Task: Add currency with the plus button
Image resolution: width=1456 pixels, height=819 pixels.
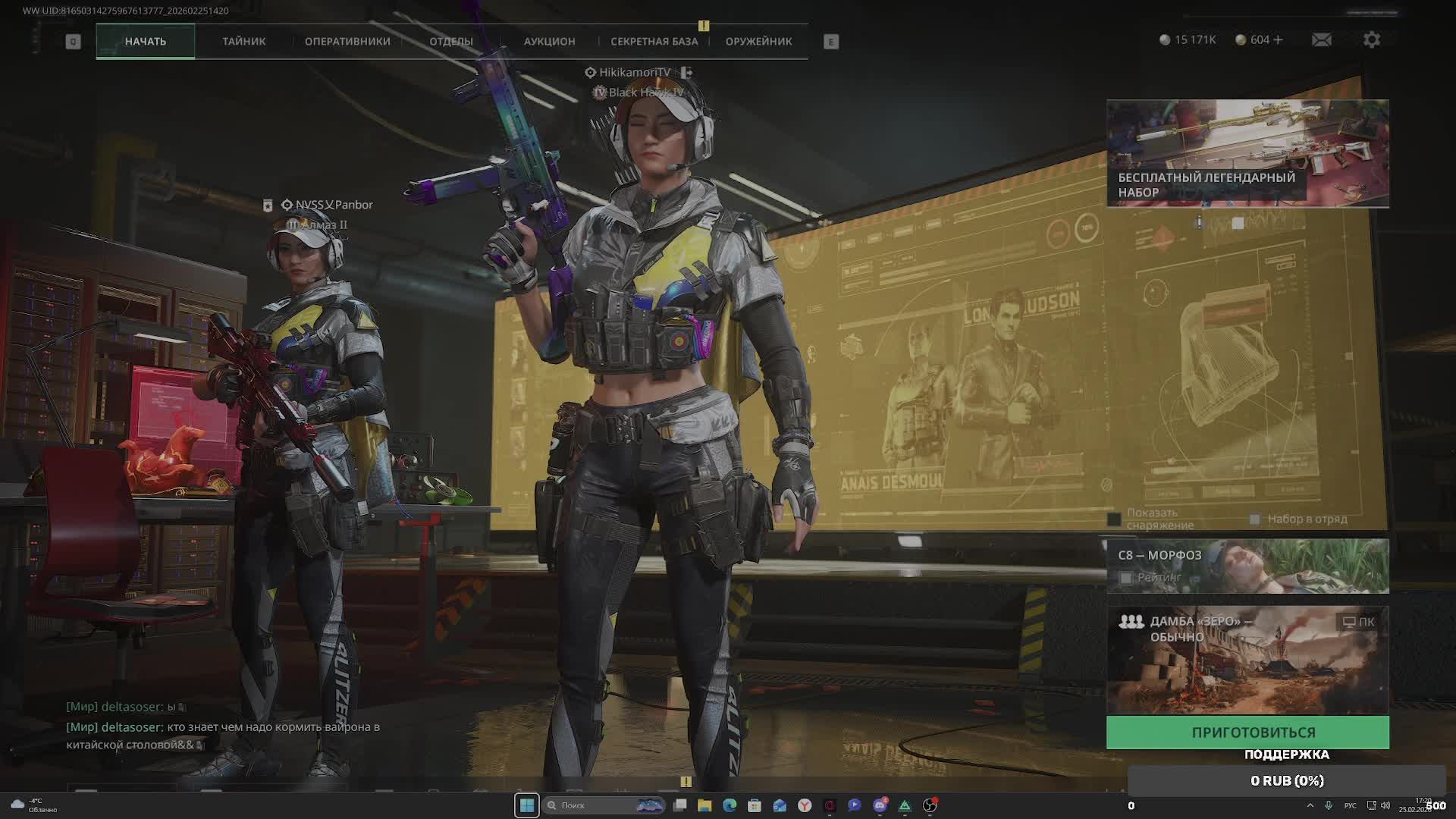Action: [x=1279, y=40]
